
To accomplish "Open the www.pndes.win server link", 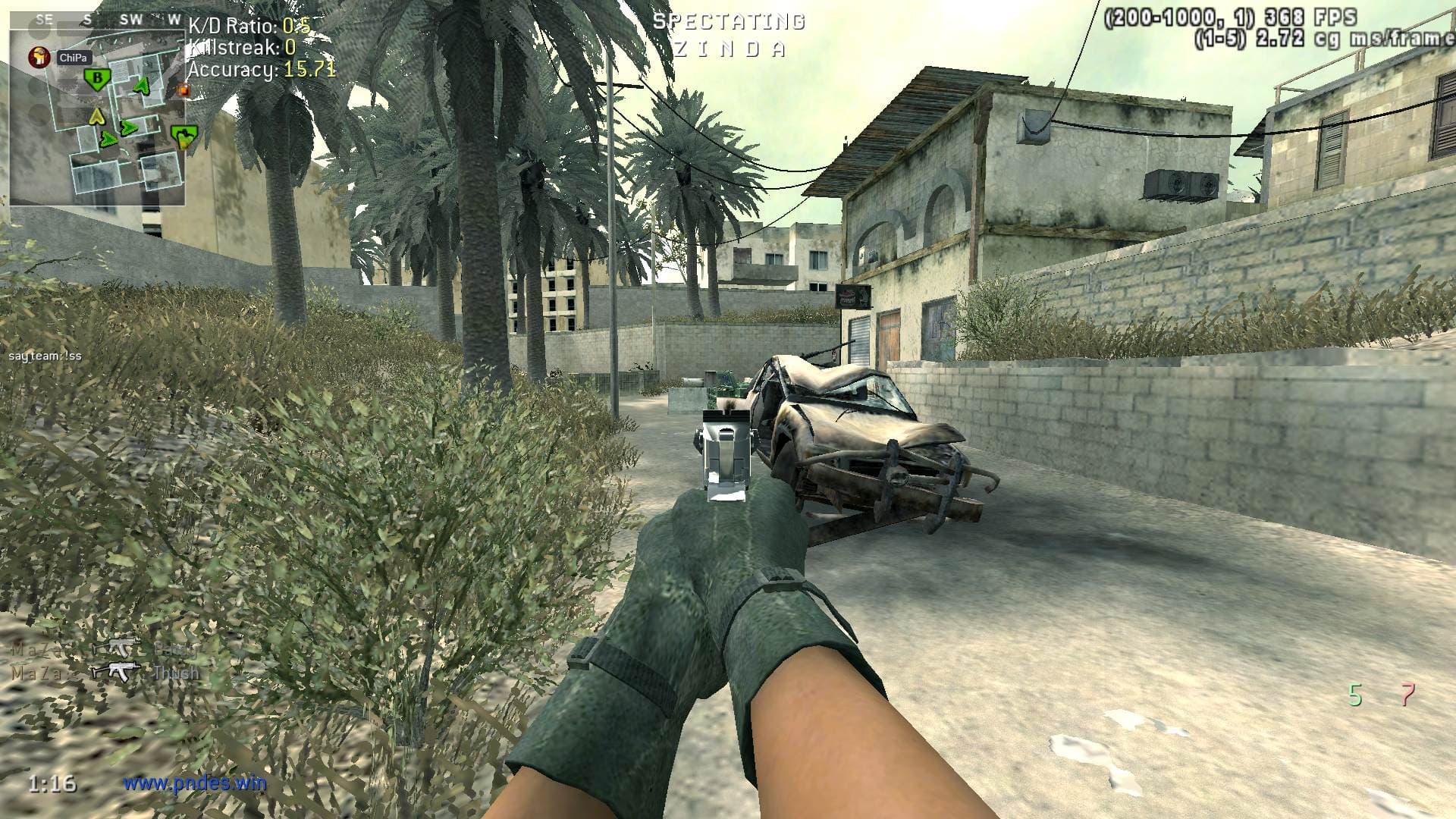I will tap(195, 783).
